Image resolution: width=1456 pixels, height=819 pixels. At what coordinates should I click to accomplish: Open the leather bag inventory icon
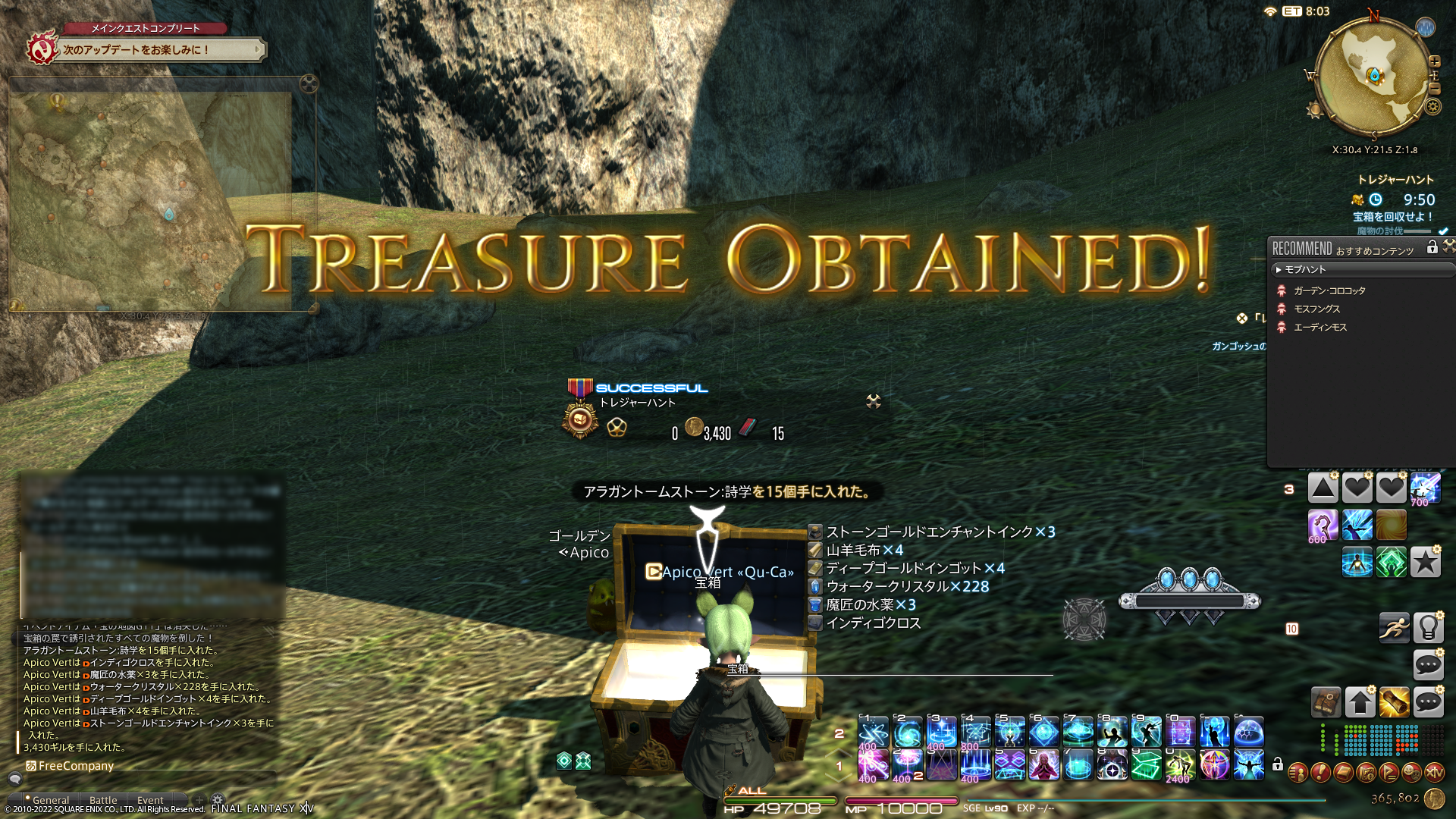1326,702
